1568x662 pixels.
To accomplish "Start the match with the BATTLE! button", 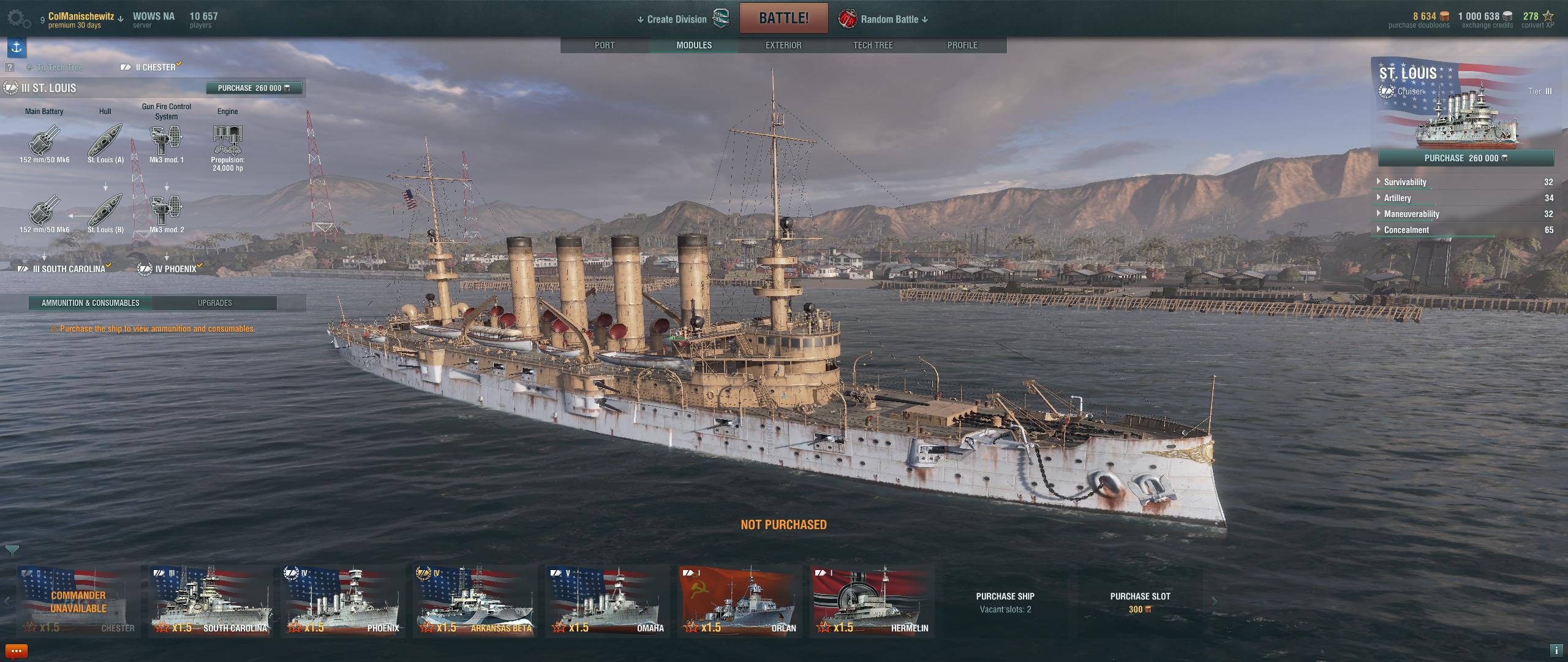I will click(783, 18).
